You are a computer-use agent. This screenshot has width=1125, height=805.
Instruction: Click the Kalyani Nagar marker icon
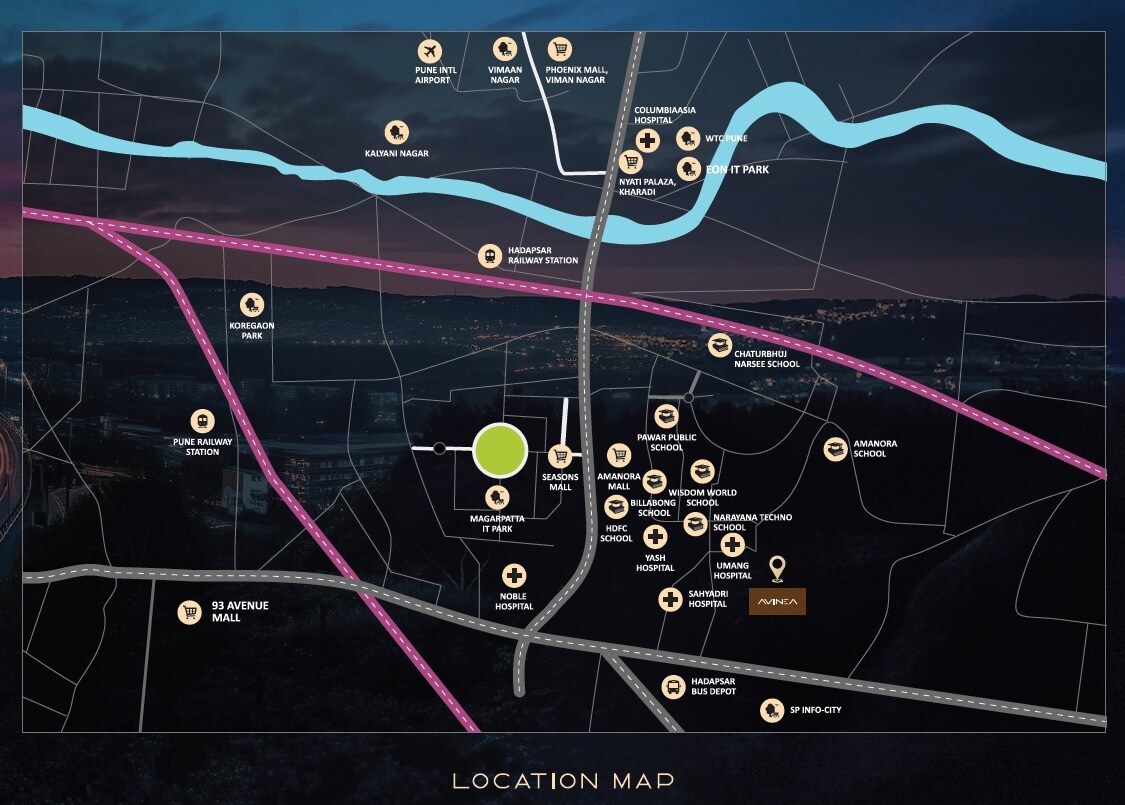point(398,132)
